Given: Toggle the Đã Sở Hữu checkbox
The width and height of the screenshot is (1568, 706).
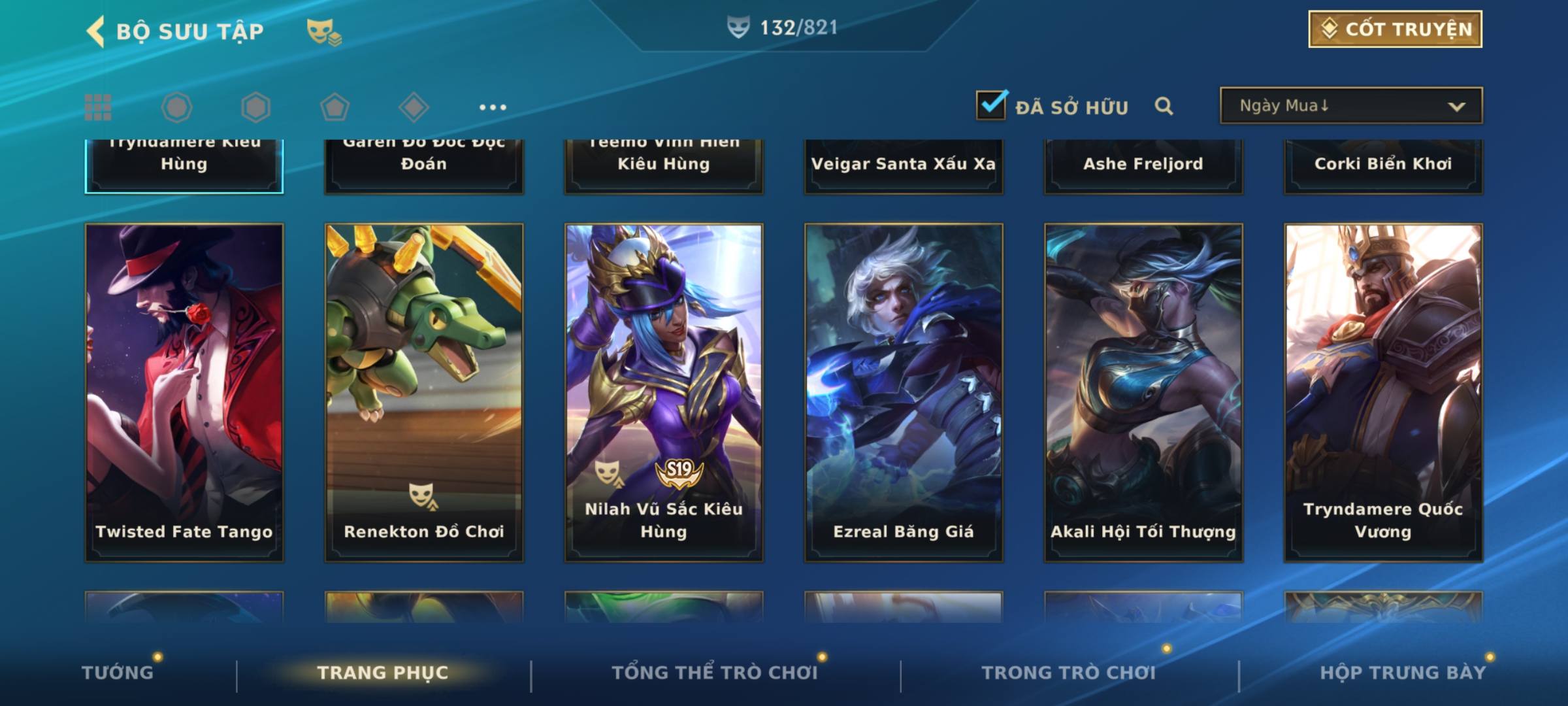Looking at the screenshot, I should [991, 105].
